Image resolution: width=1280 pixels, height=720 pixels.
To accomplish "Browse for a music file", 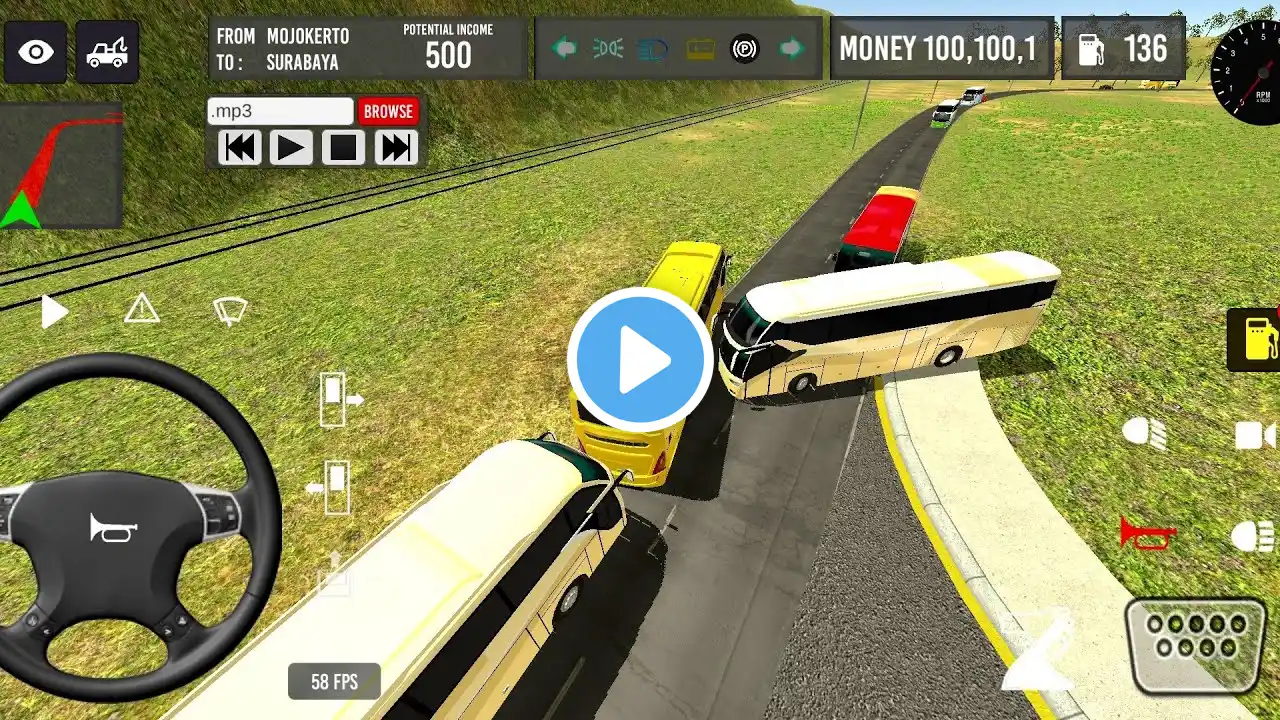I will 388,111.
